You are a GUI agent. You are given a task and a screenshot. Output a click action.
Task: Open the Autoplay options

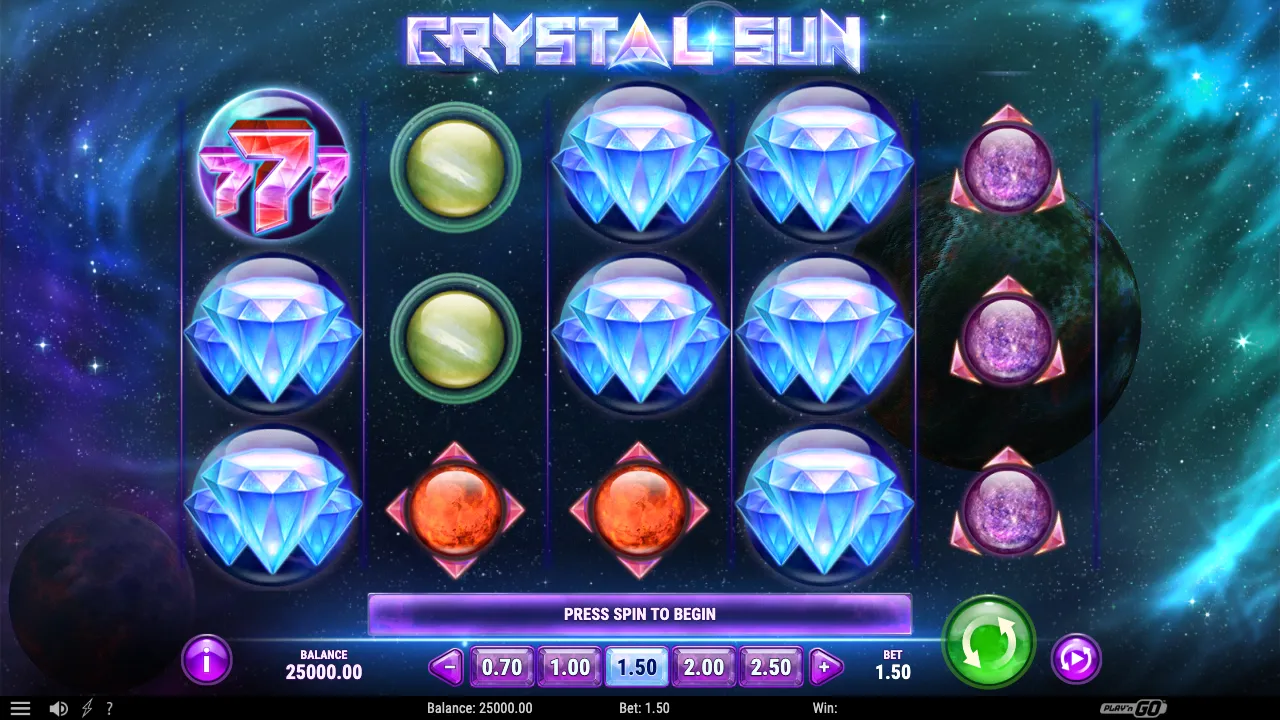[1077, 657]
